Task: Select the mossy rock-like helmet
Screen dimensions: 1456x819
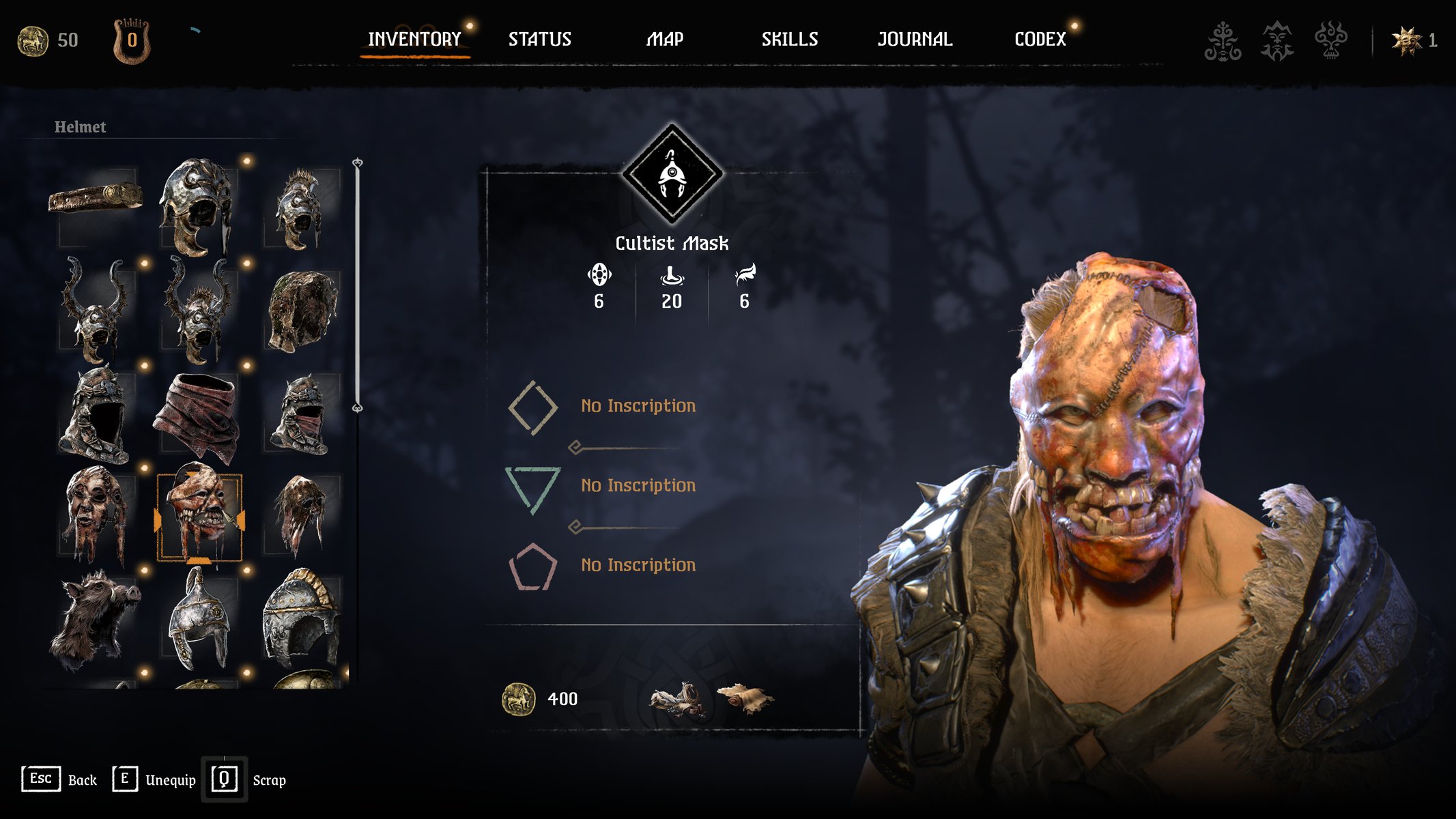Action: point(302,311)
